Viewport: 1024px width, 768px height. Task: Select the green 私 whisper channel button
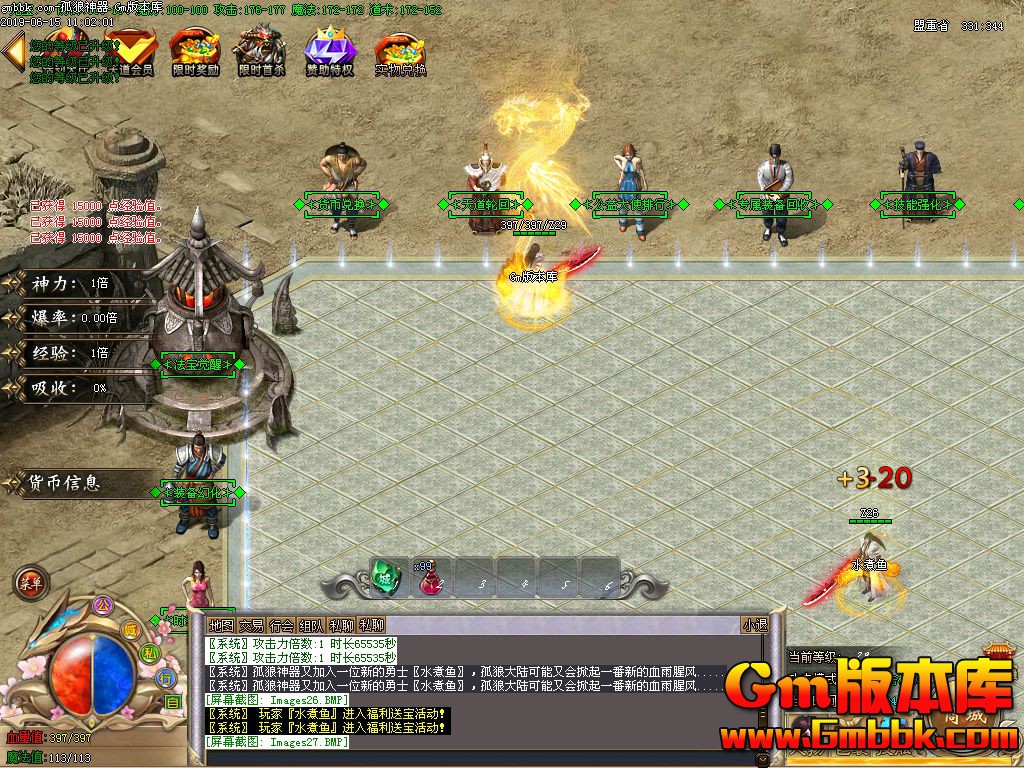click(x=148, y=654)
